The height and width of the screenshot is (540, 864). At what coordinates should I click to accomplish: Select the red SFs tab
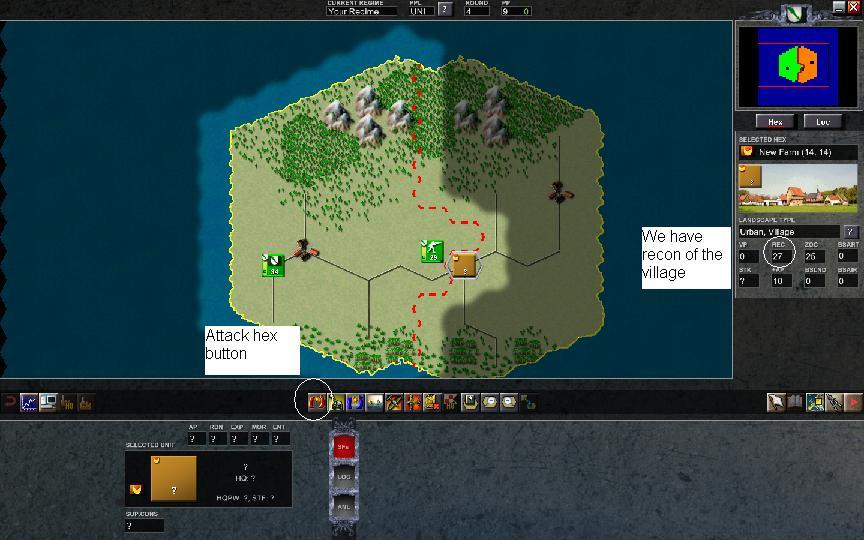(x=342, y=446)
